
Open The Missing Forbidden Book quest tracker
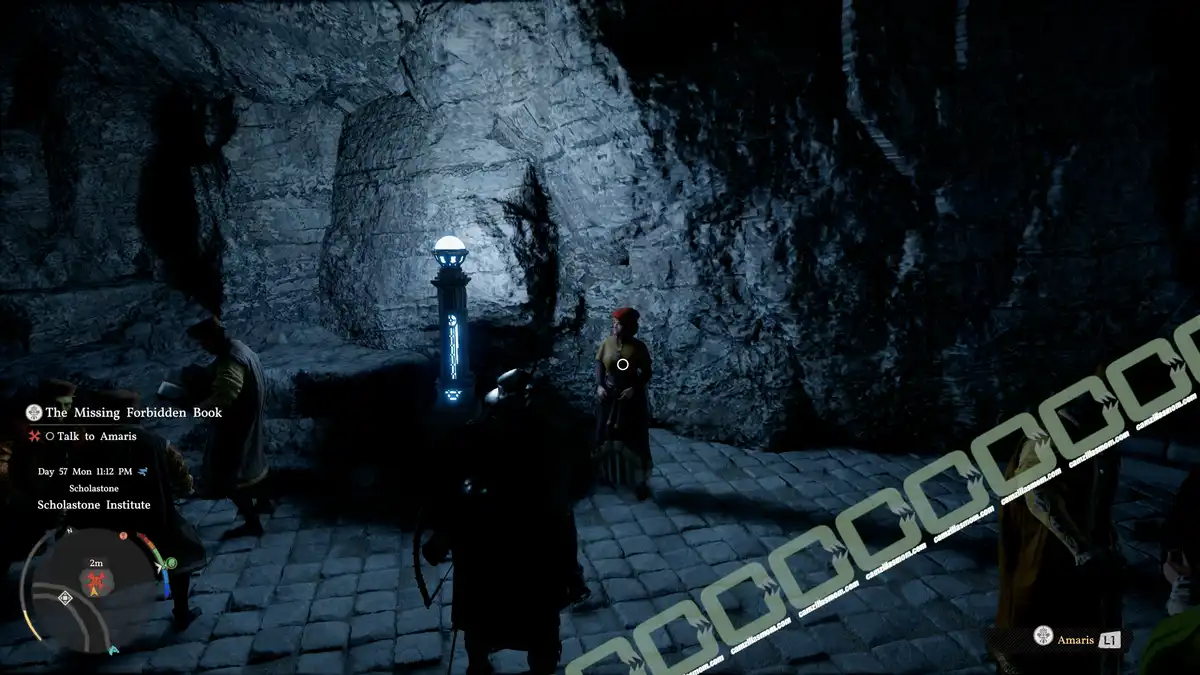click(133, 412)
